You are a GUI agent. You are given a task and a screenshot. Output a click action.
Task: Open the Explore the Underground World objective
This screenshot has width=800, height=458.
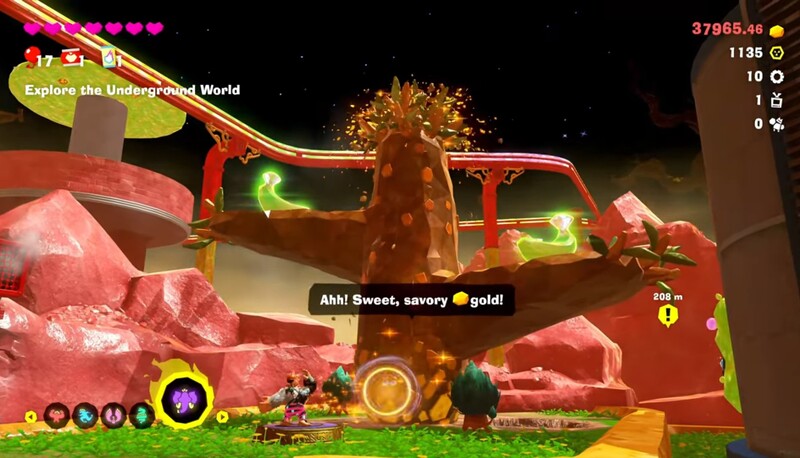point(132,90)
